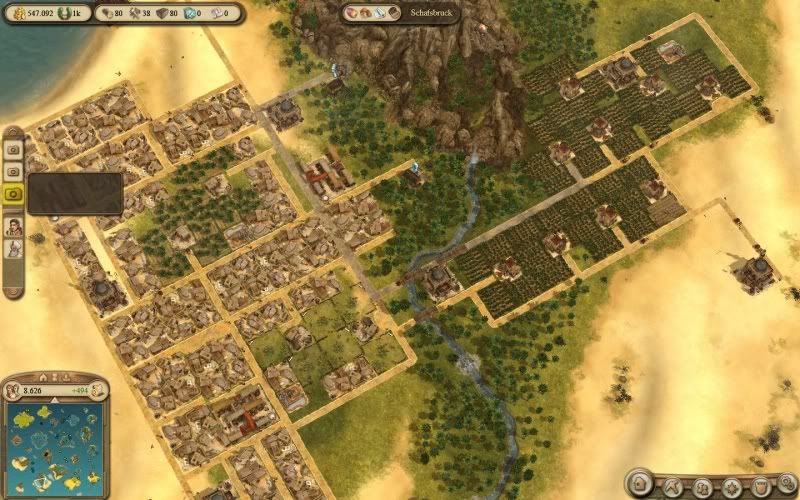Click the star-shaped round menu button
Viewport: 800px width, 500px height.
(x=732, y=488)
